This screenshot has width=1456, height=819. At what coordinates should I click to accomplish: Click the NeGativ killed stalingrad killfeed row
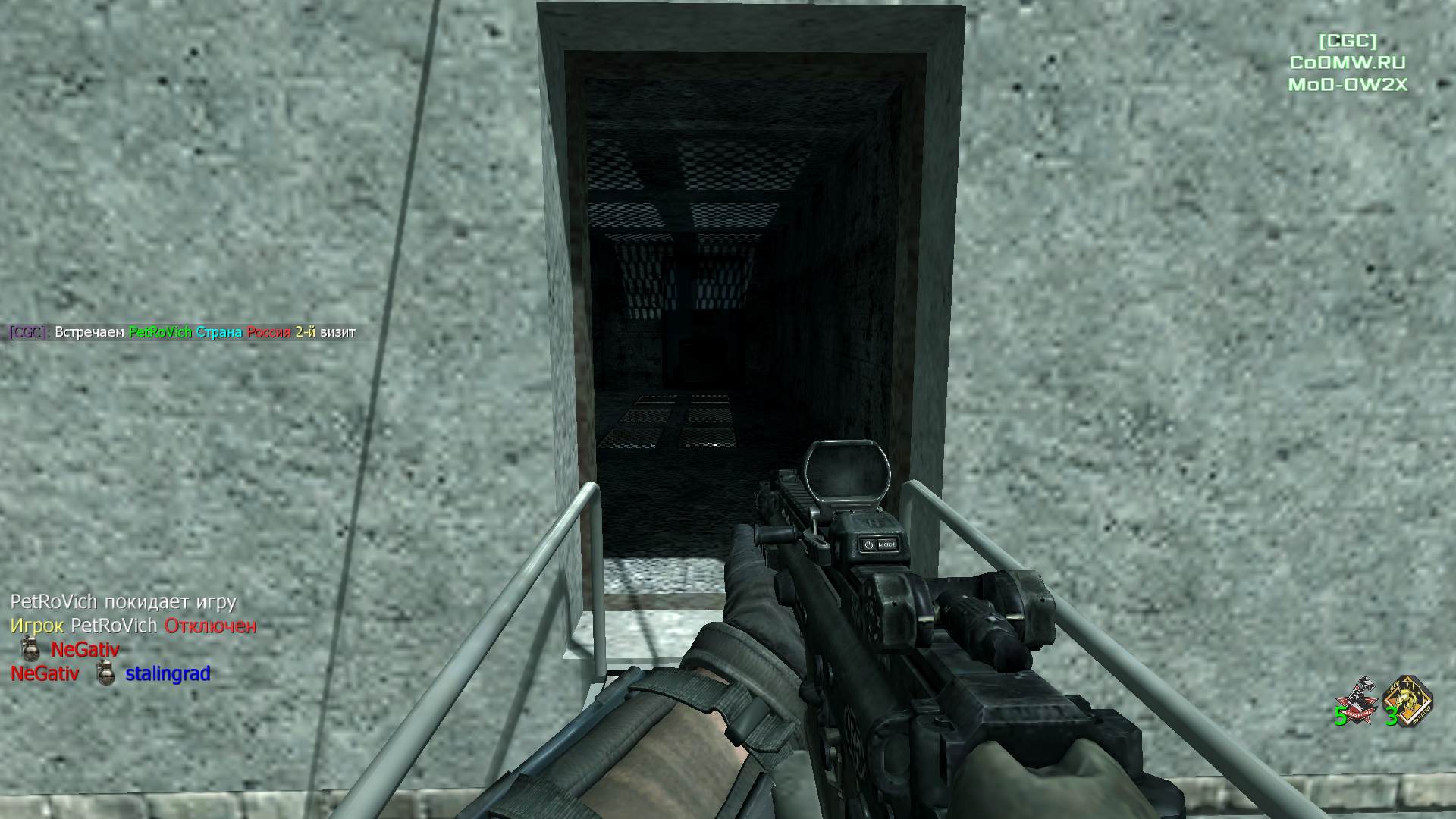point(111,673)
